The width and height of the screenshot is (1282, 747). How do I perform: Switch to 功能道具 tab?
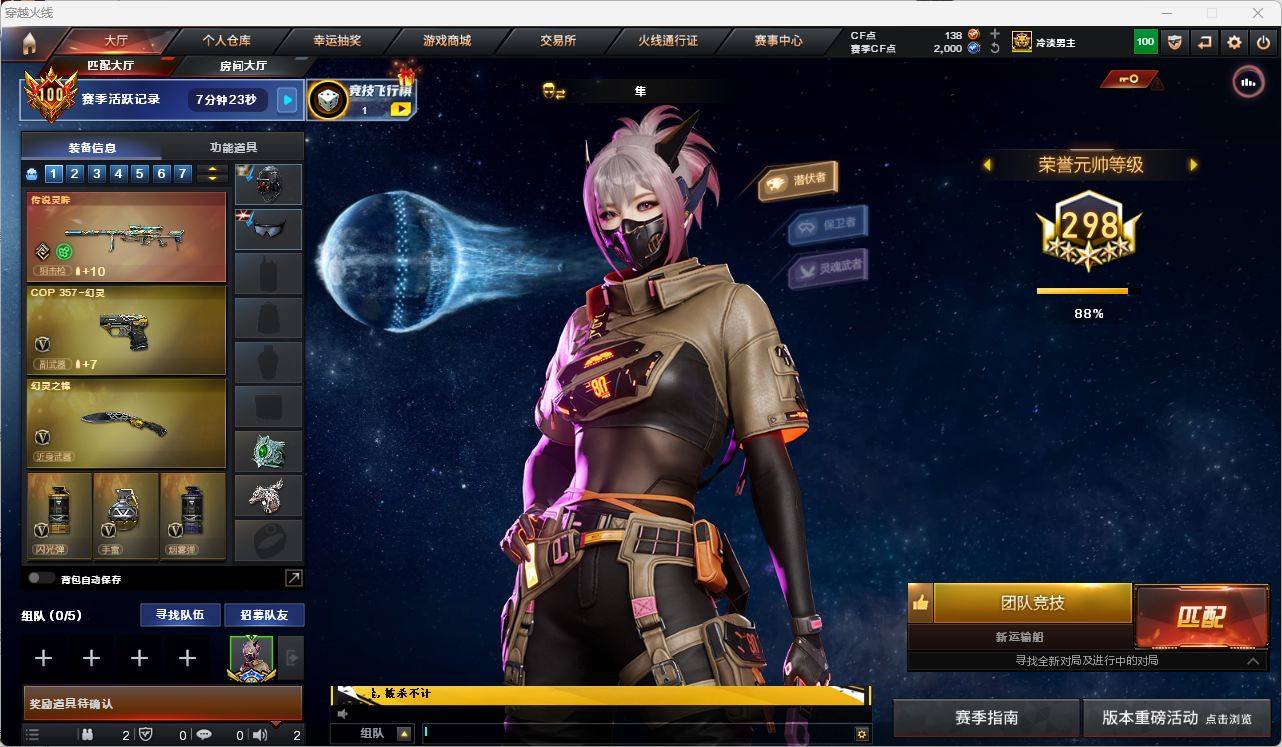click(x=233, y=147)
